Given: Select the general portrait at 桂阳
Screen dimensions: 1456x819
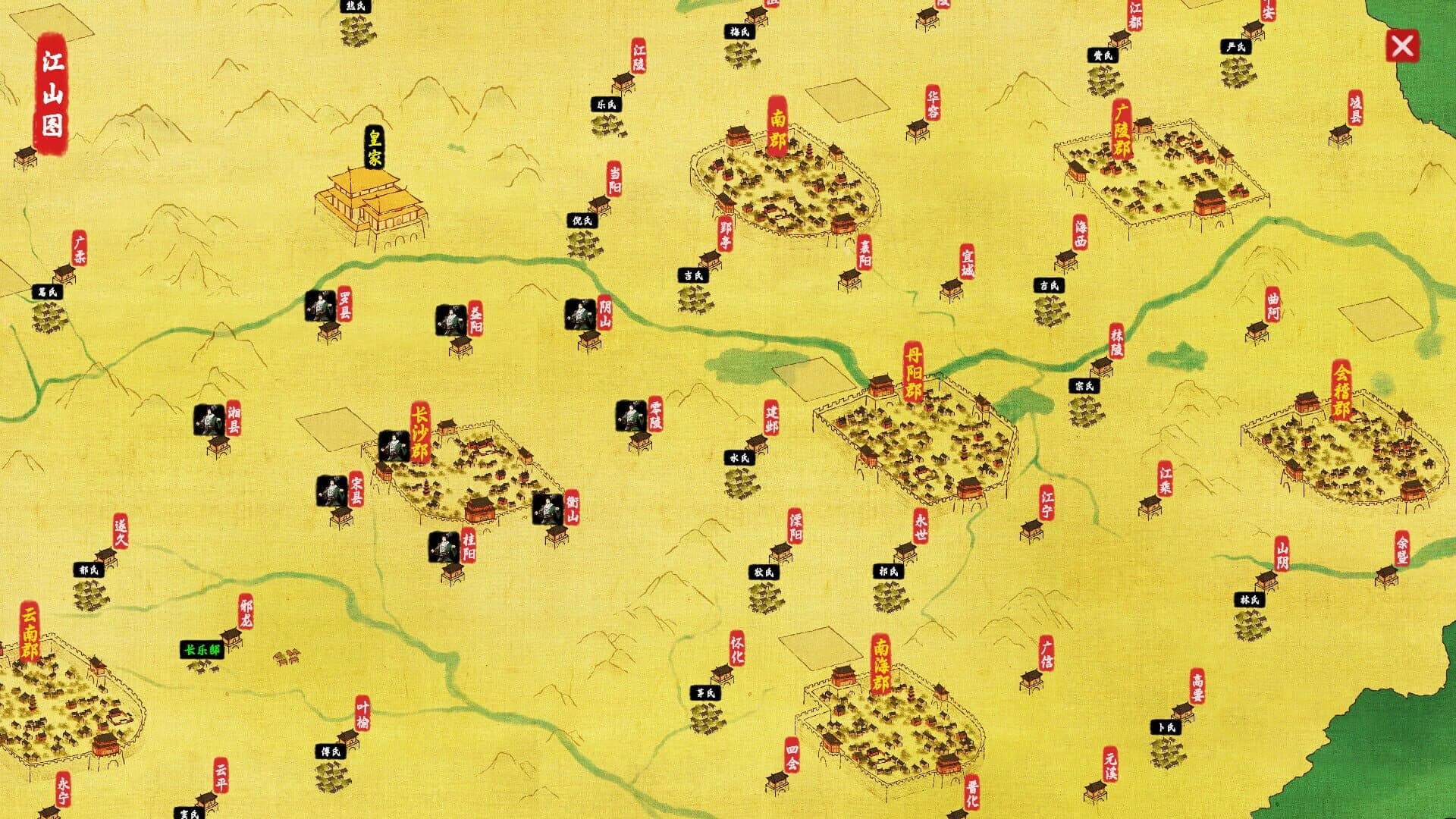Looking at the screenshot, I should pos(442,548).
